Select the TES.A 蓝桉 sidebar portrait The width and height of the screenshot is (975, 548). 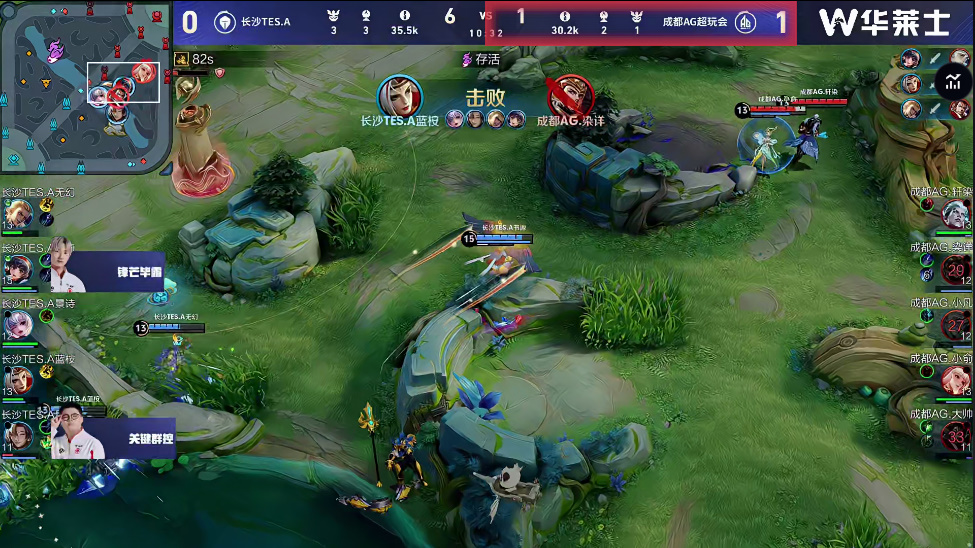pos(17,381)
